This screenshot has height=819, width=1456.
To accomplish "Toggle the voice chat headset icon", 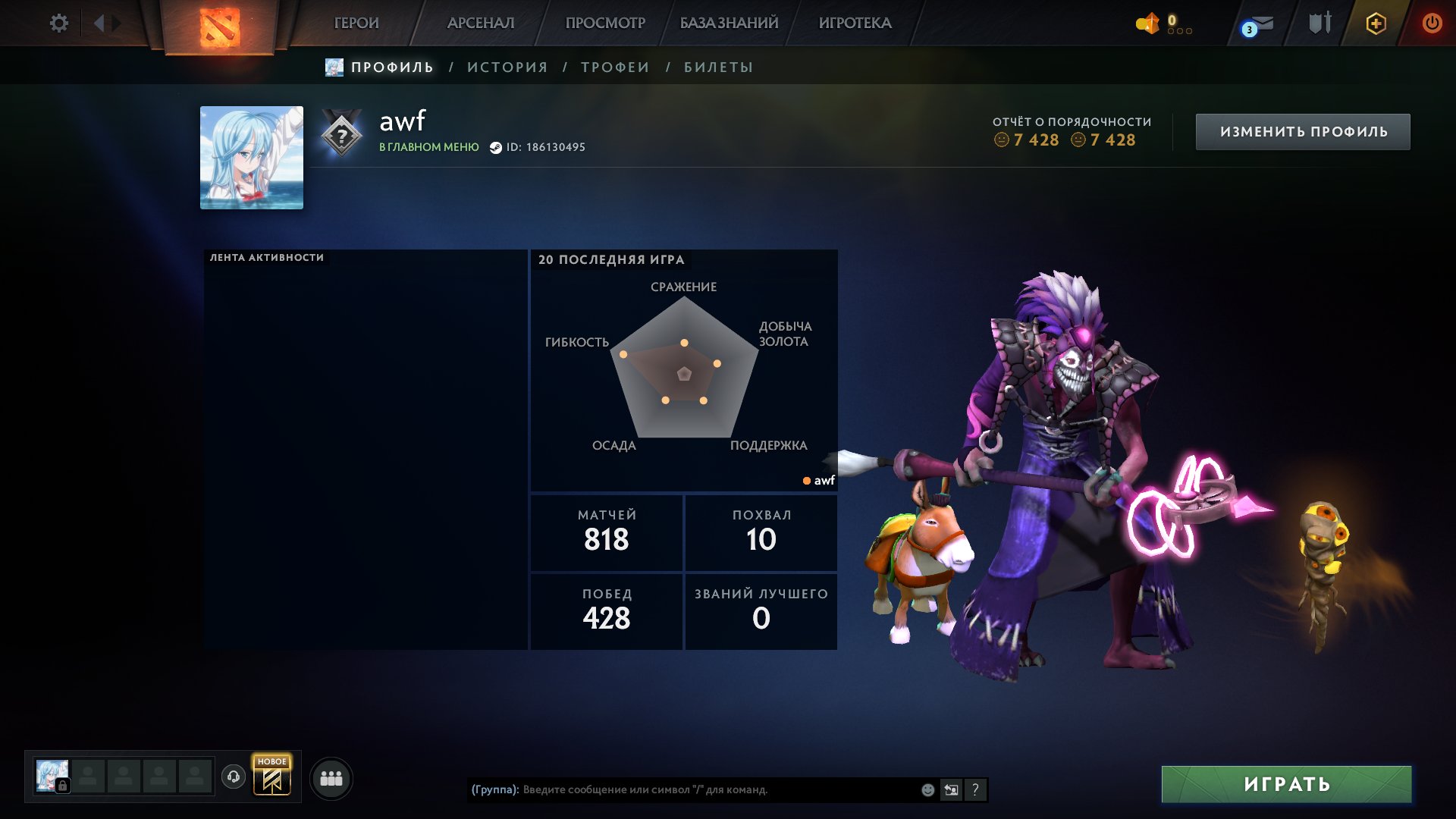I will click(x=235, y=777).
